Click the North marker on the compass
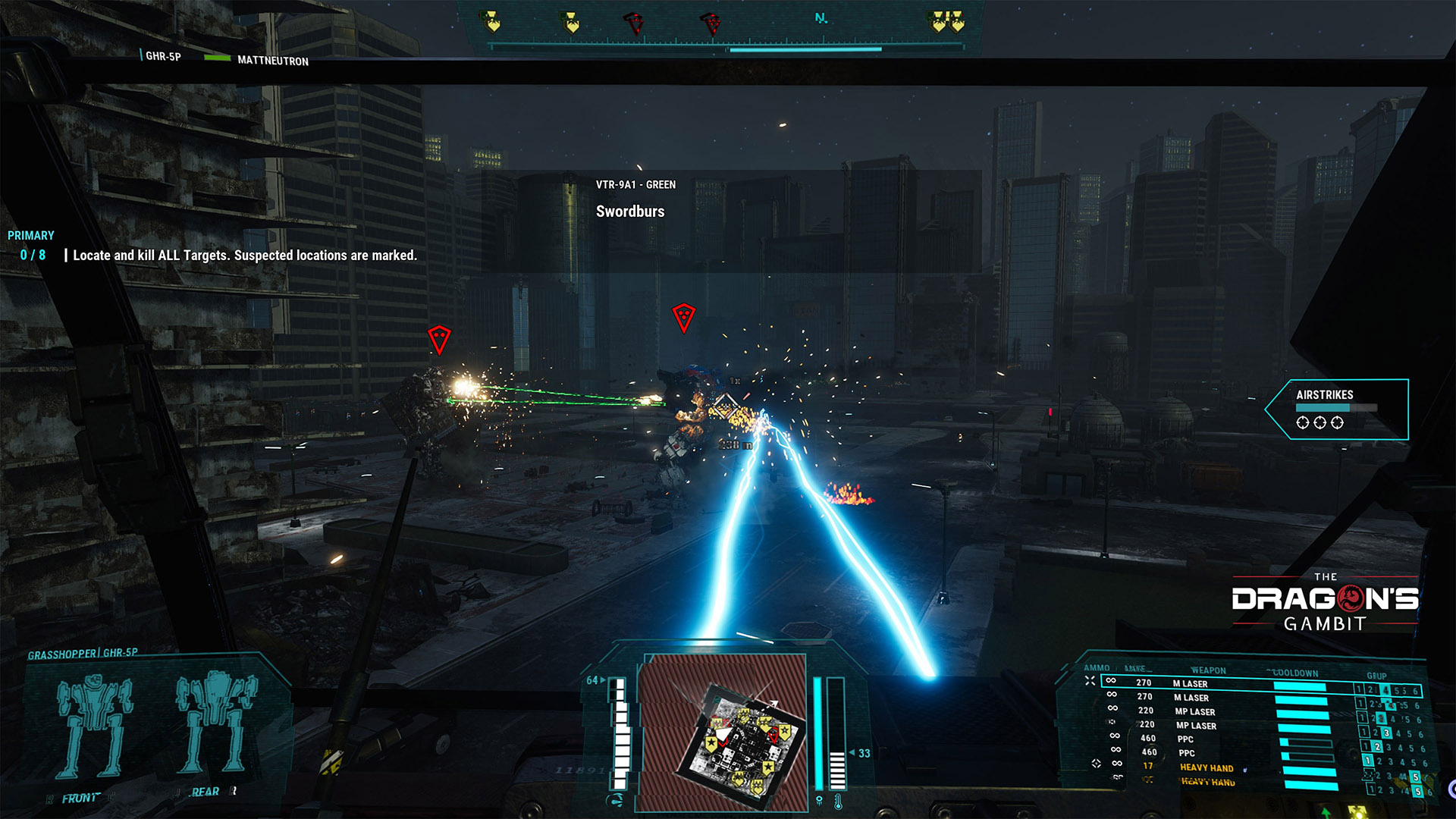 (821, 18)
